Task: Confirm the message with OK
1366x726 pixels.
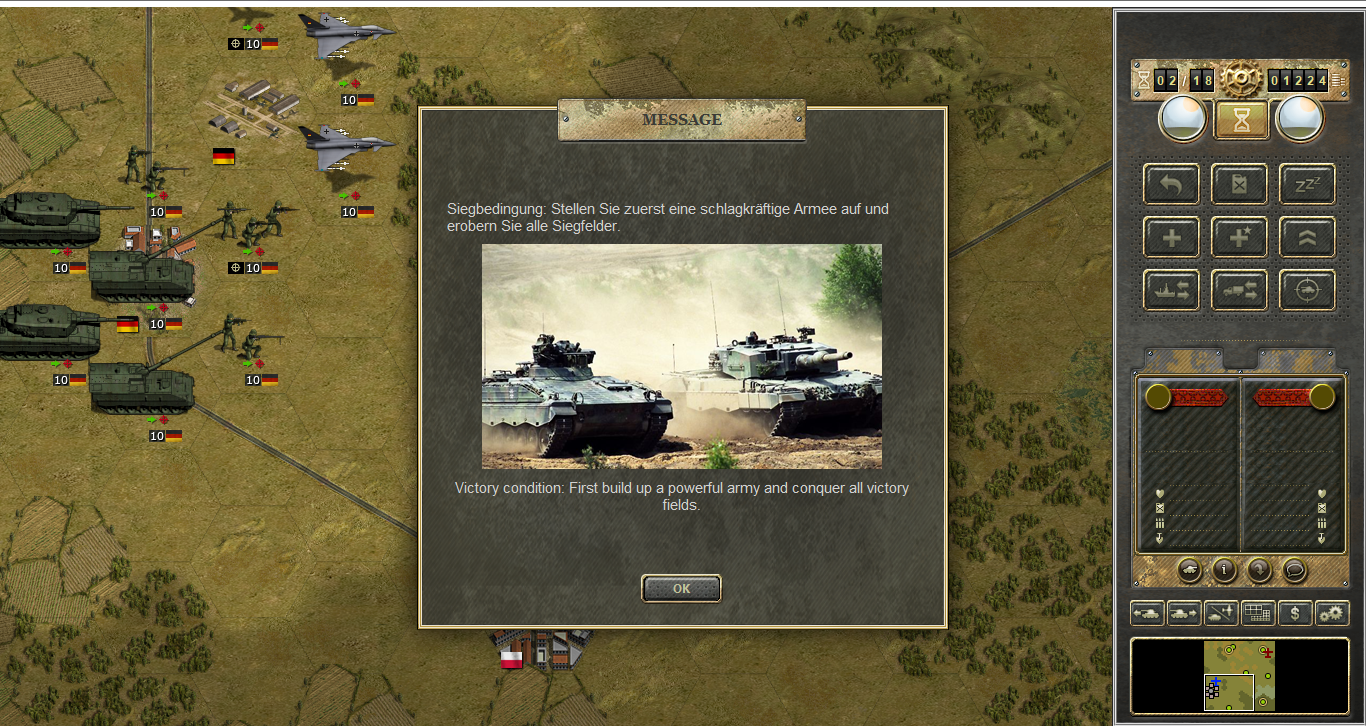Action: (681, 589)
